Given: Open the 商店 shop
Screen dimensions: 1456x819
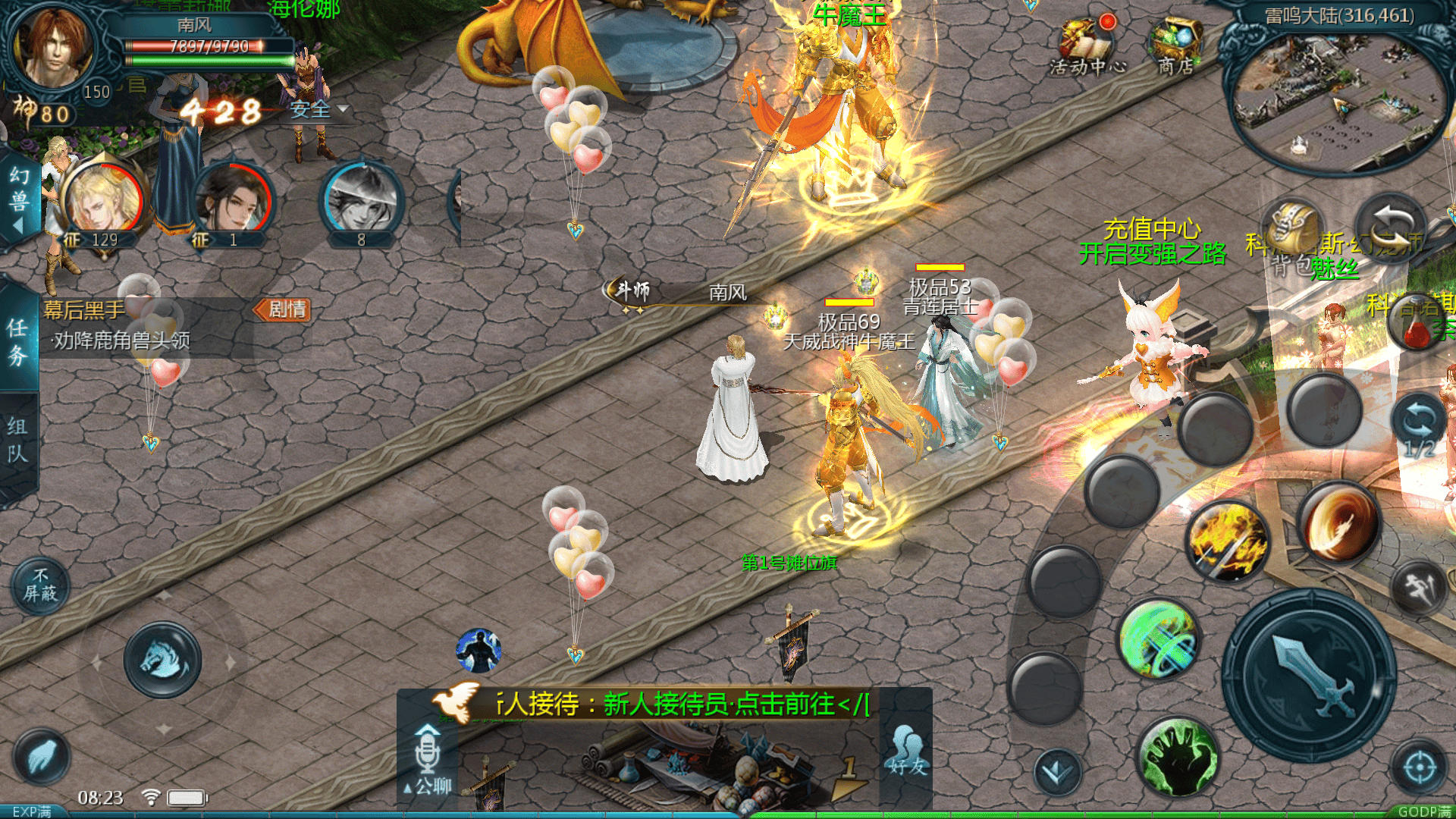Looking at the screenshot, I should tap(1175, 45).
